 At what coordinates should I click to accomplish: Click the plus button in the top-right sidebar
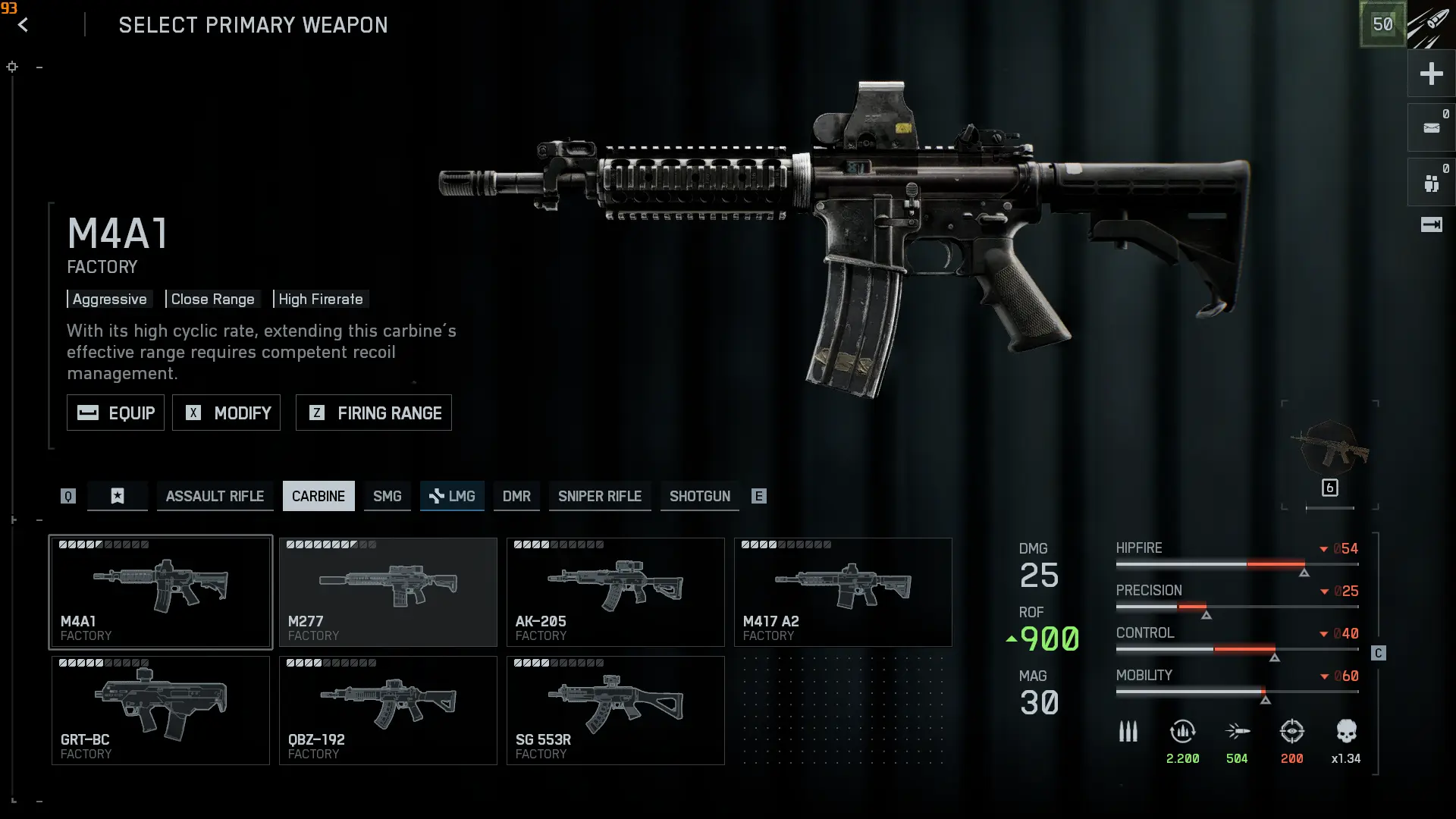coord(1431,74)
